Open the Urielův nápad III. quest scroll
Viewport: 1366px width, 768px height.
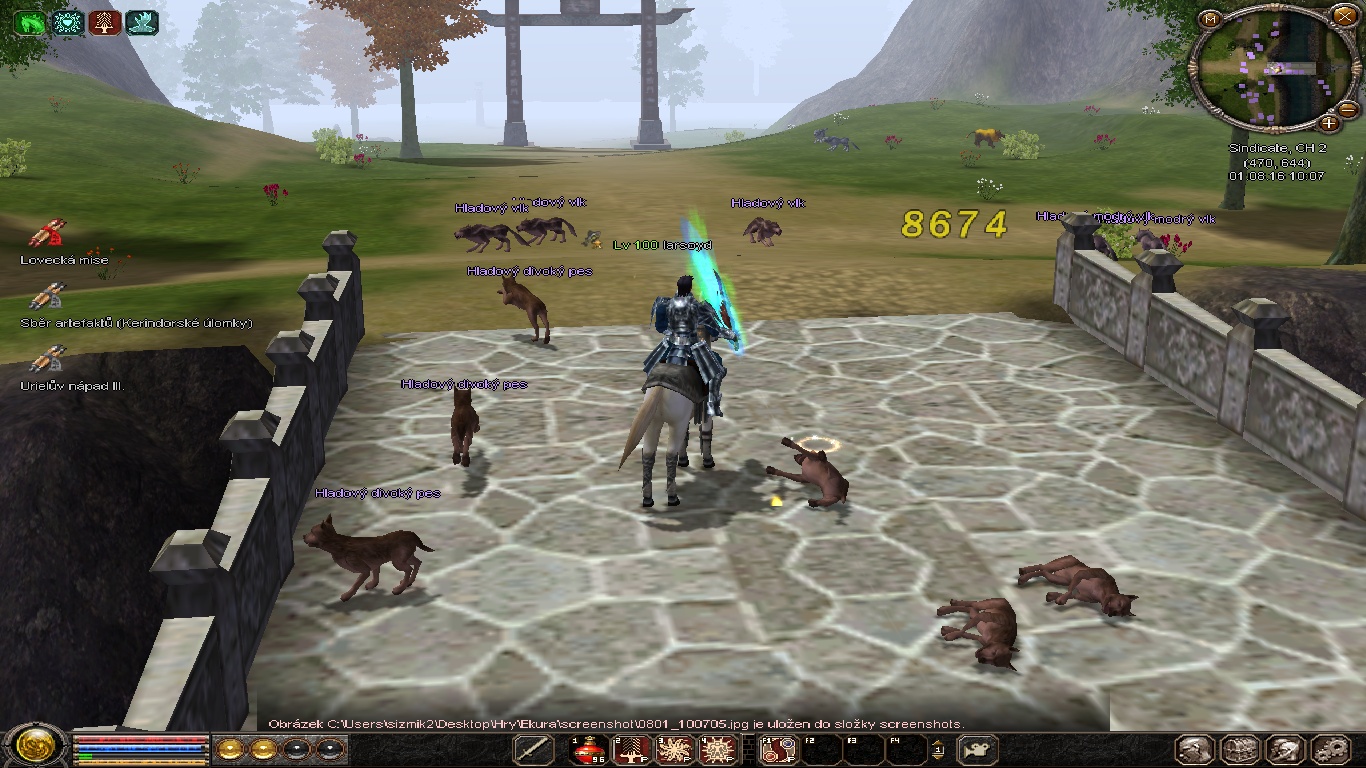46,360
